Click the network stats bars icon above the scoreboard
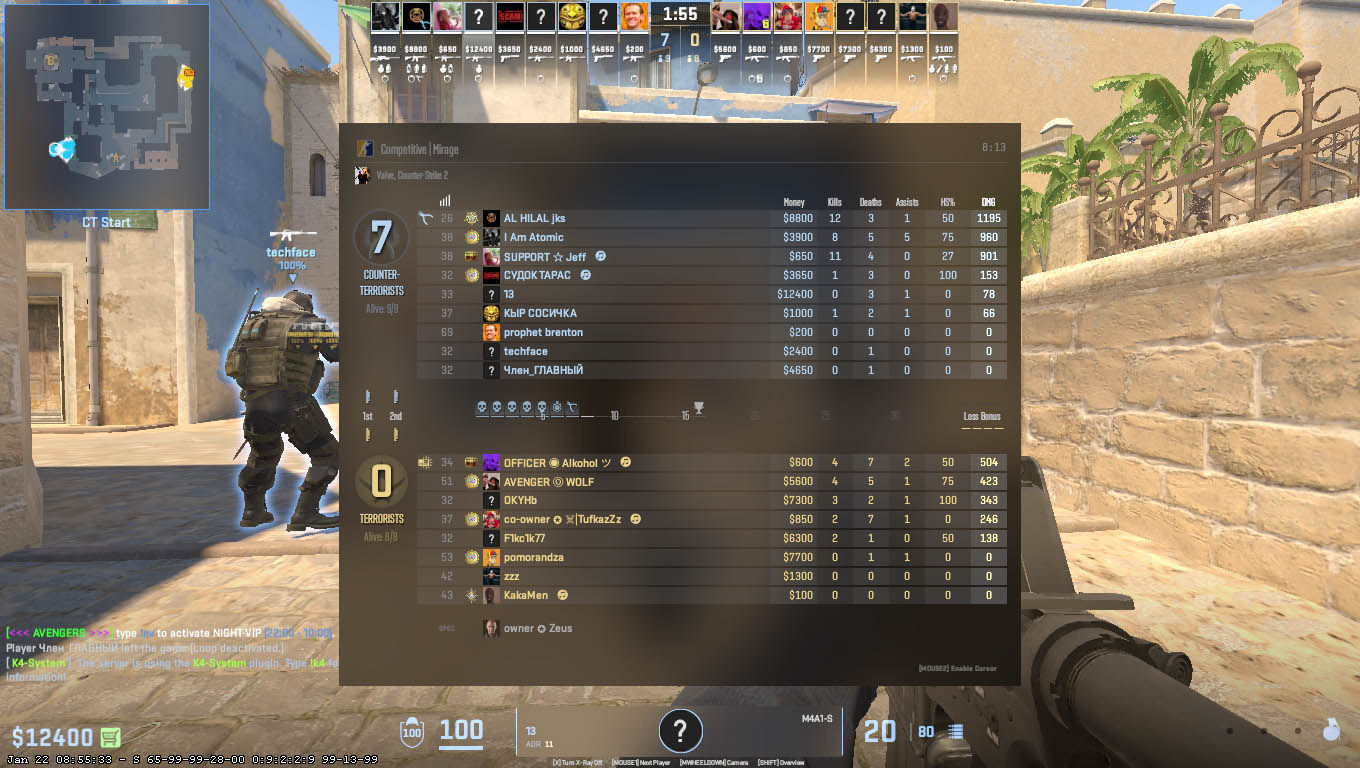 (444, 199)
